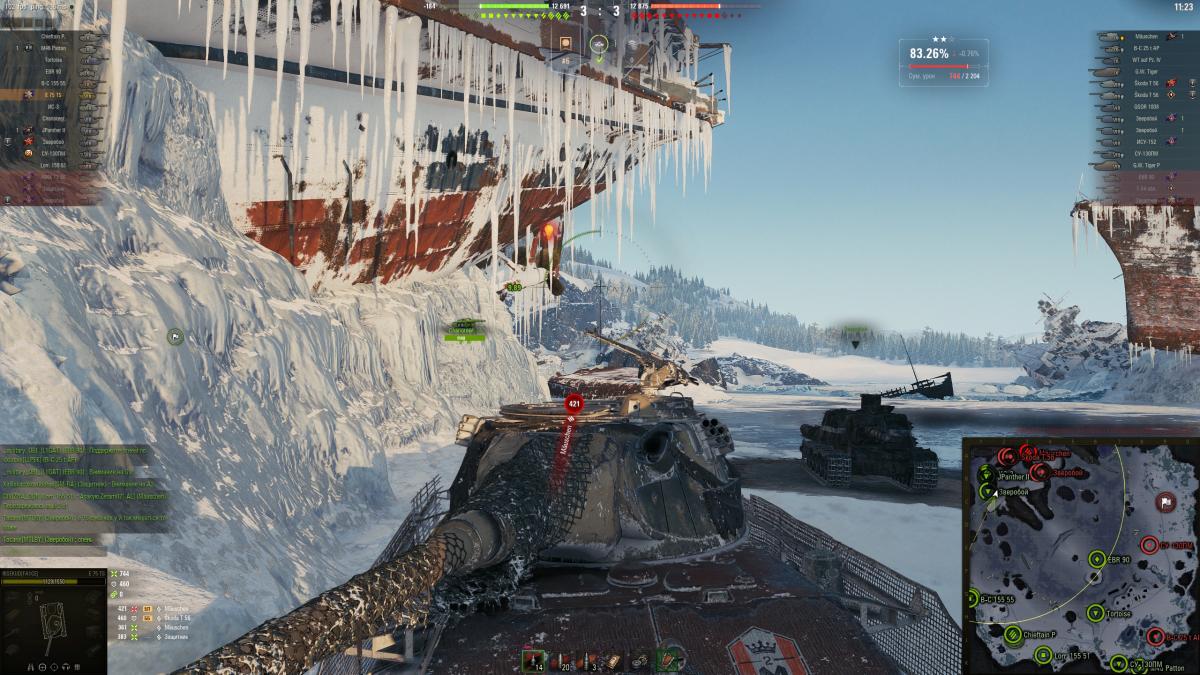The width and height of the screenshot is (1200, 675).
Task: Select ИСУ-152 in the enemy team roster
Action: click(1145, 141)
